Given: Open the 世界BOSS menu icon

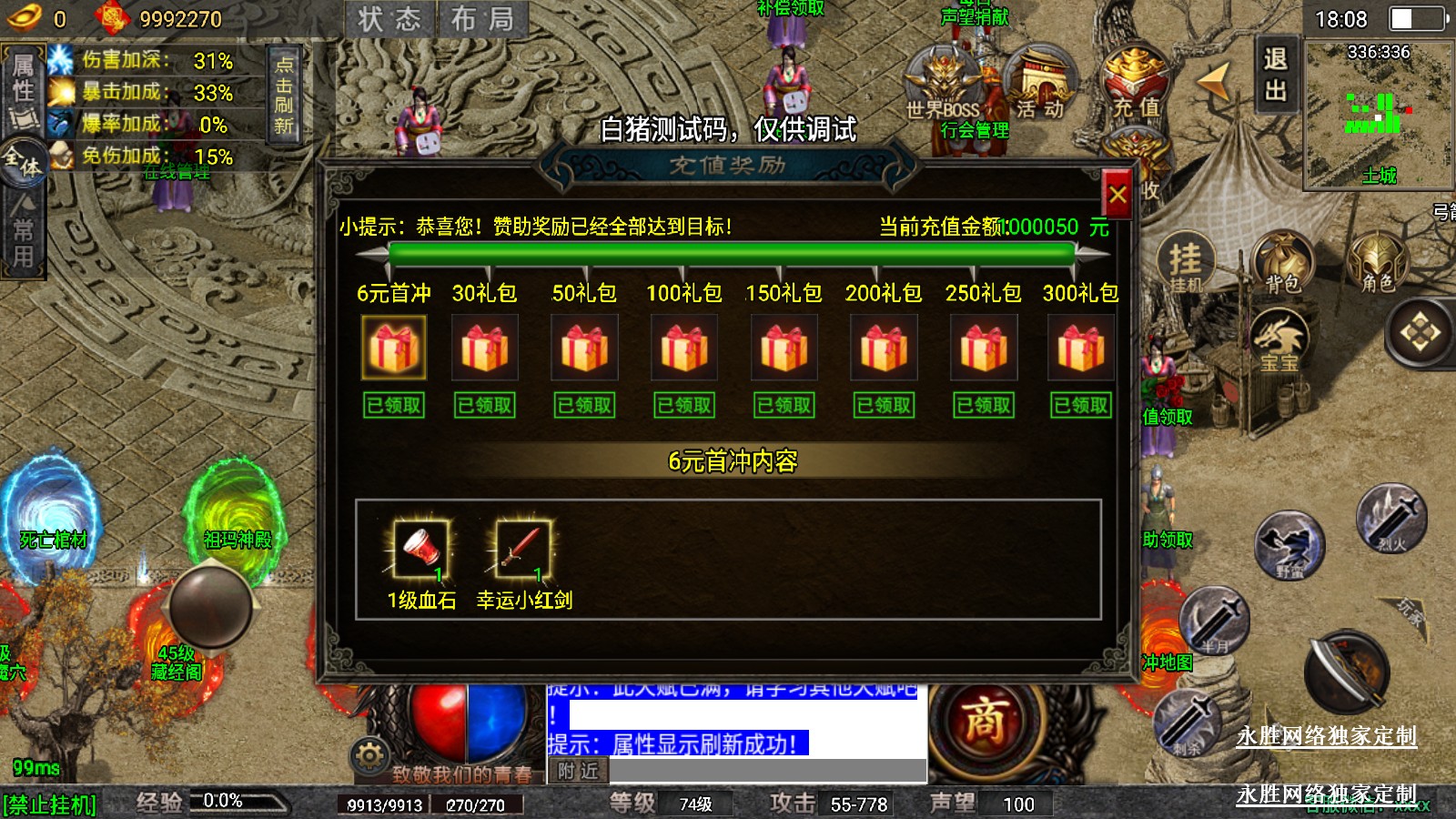Looking at the screenshot, I should pyautogui.click(x=943, y=84).
